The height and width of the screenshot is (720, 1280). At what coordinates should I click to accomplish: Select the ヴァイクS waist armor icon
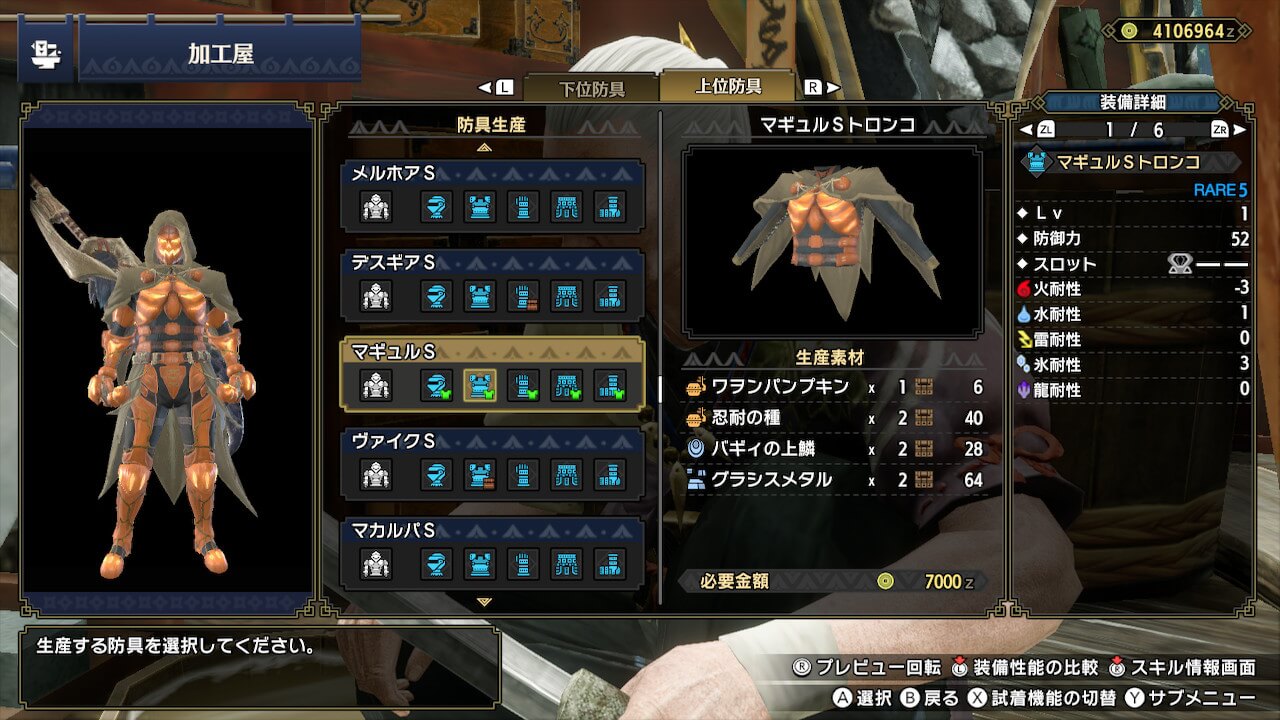[567, 474]
